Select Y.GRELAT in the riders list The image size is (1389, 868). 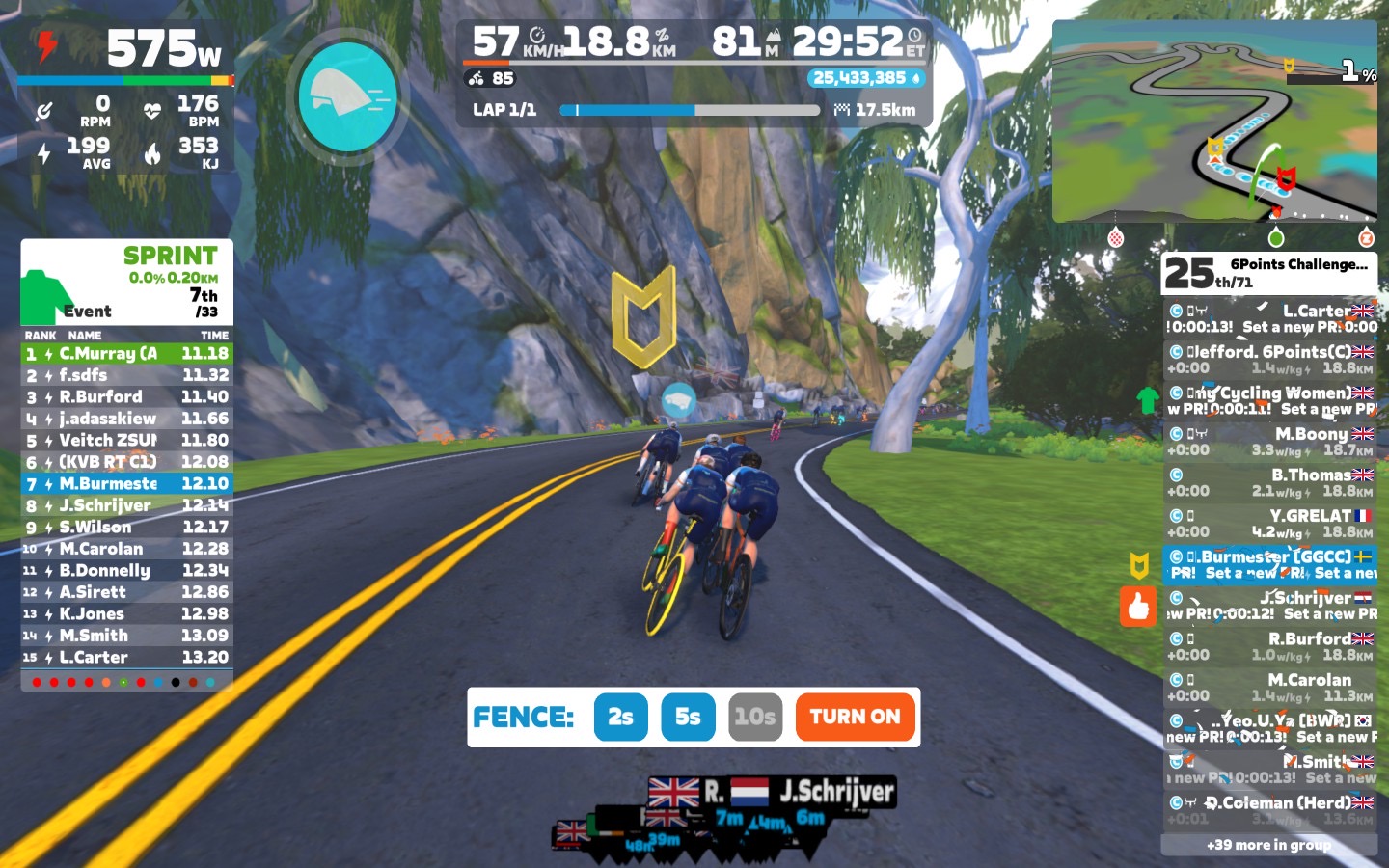click(x=1269, y=524)
